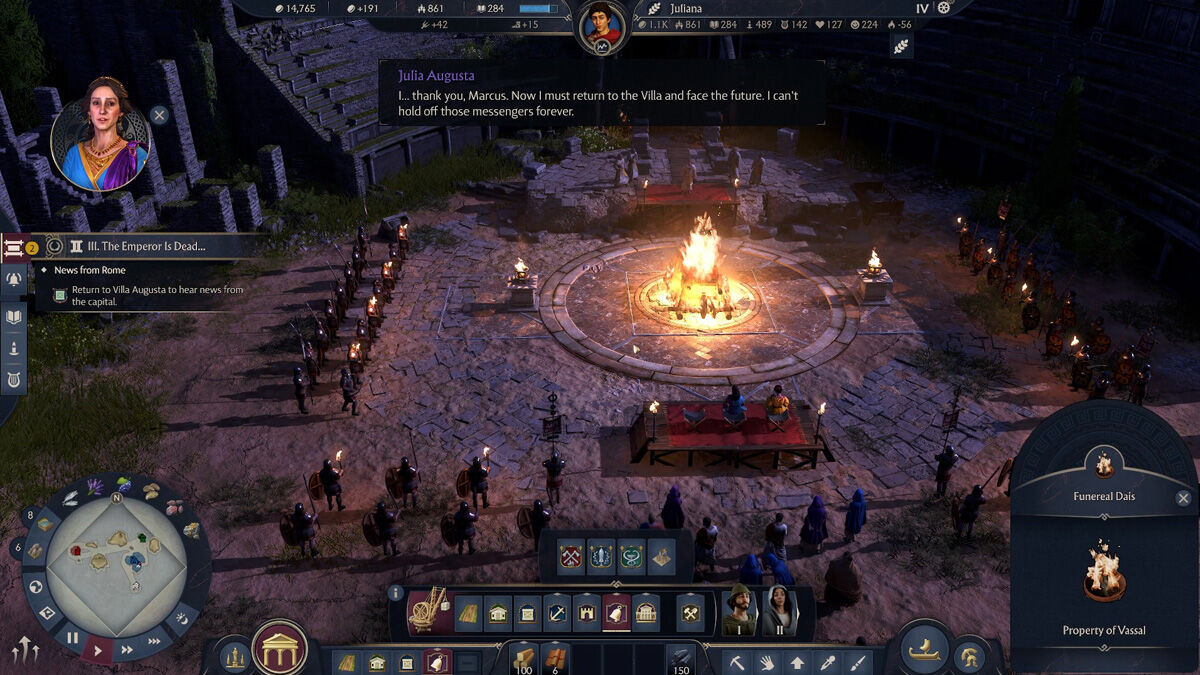Image resolution: width=1200 pixels, height=675 pixels.
Task: Open the temple building main menu button
Action: pos(279,649)
